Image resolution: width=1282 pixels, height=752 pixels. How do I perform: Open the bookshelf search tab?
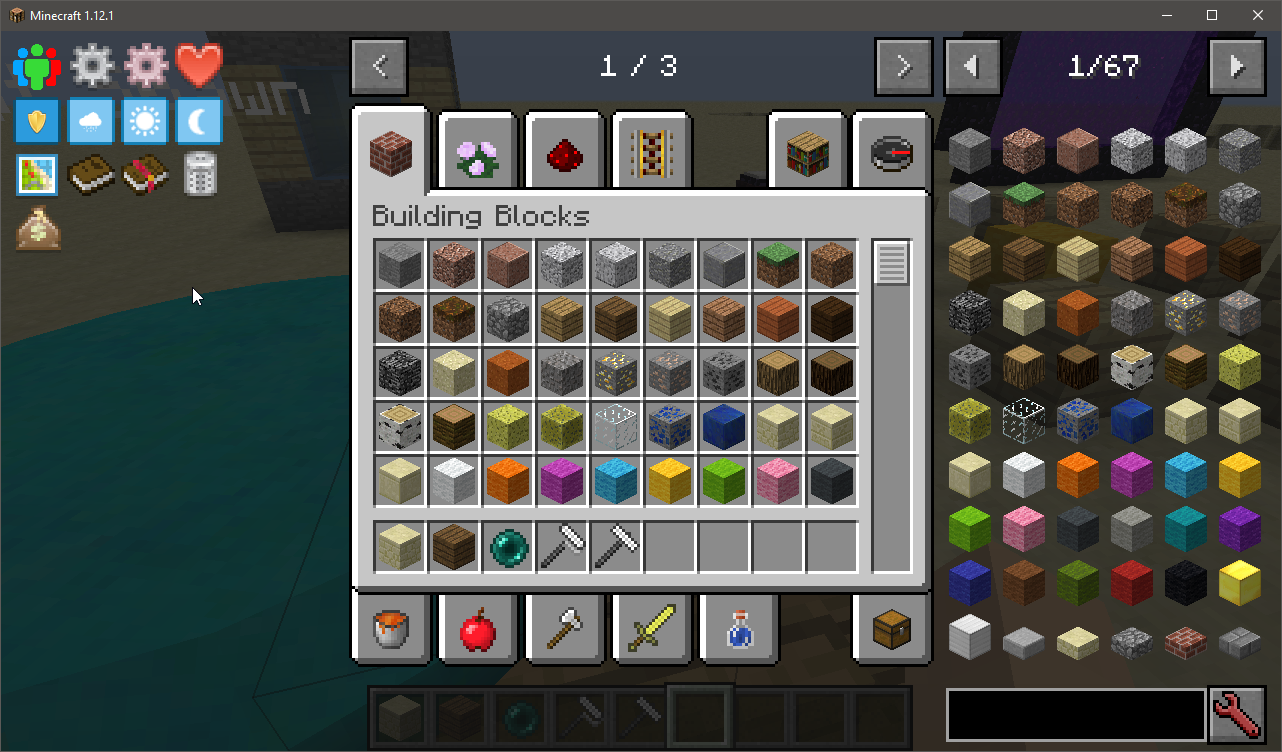(807, 152)
